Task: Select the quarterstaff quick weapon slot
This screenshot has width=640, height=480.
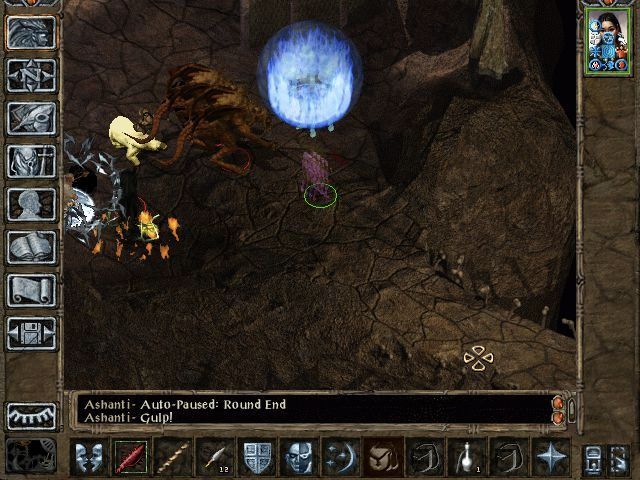Action: click(x=173, y=456)
